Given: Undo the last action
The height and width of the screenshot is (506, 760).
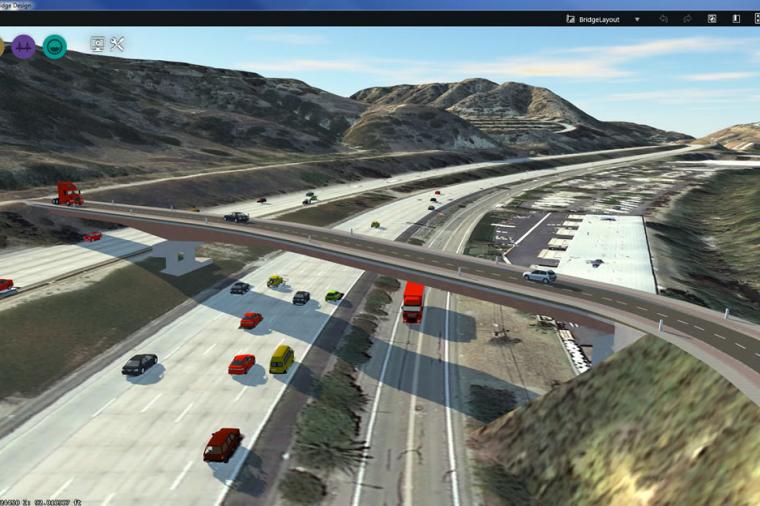Looking at the screenshot, I should point(664,19).
